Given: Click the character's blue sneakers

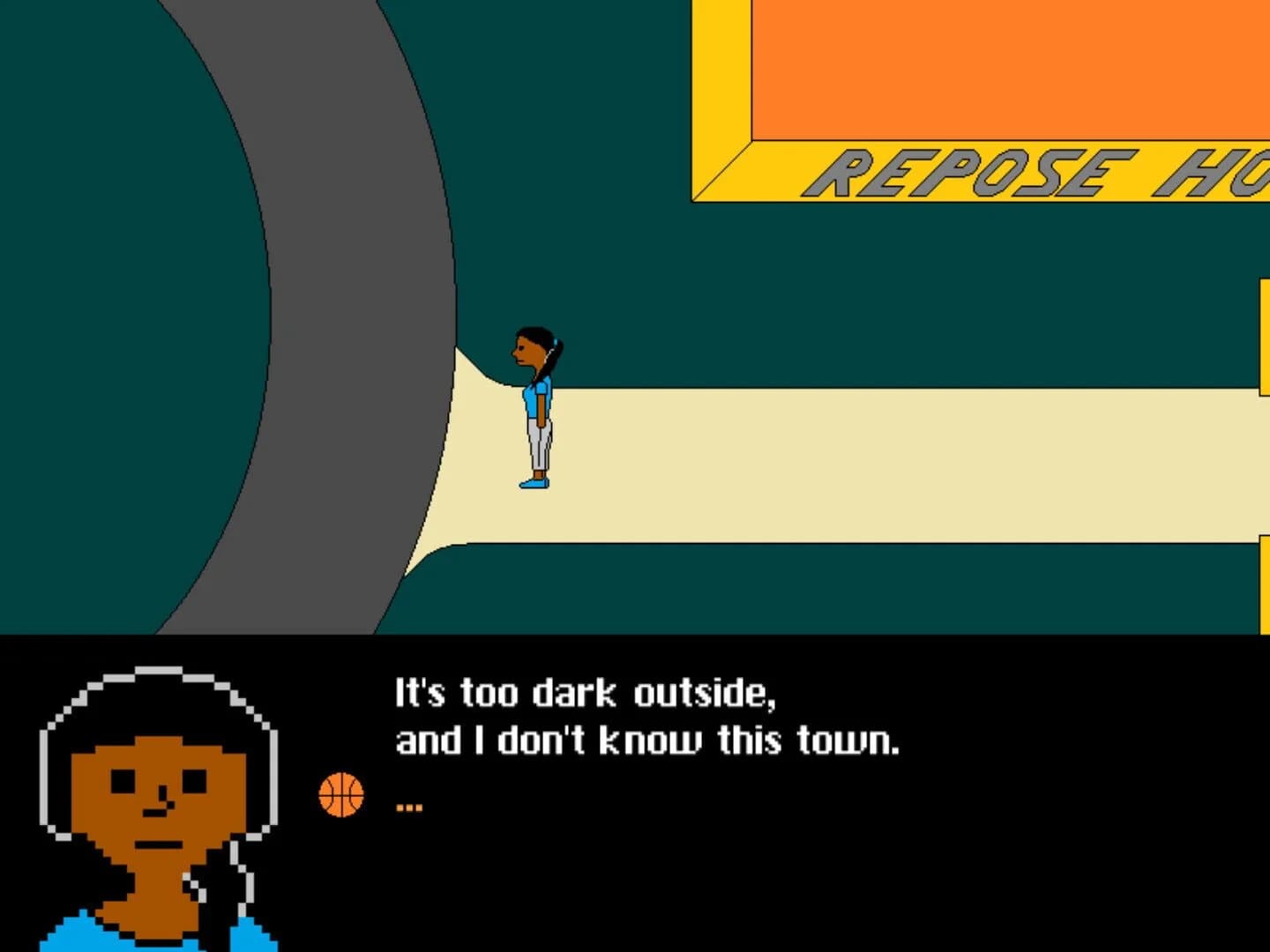Looking at the screenshot, I should coord(534,483).
